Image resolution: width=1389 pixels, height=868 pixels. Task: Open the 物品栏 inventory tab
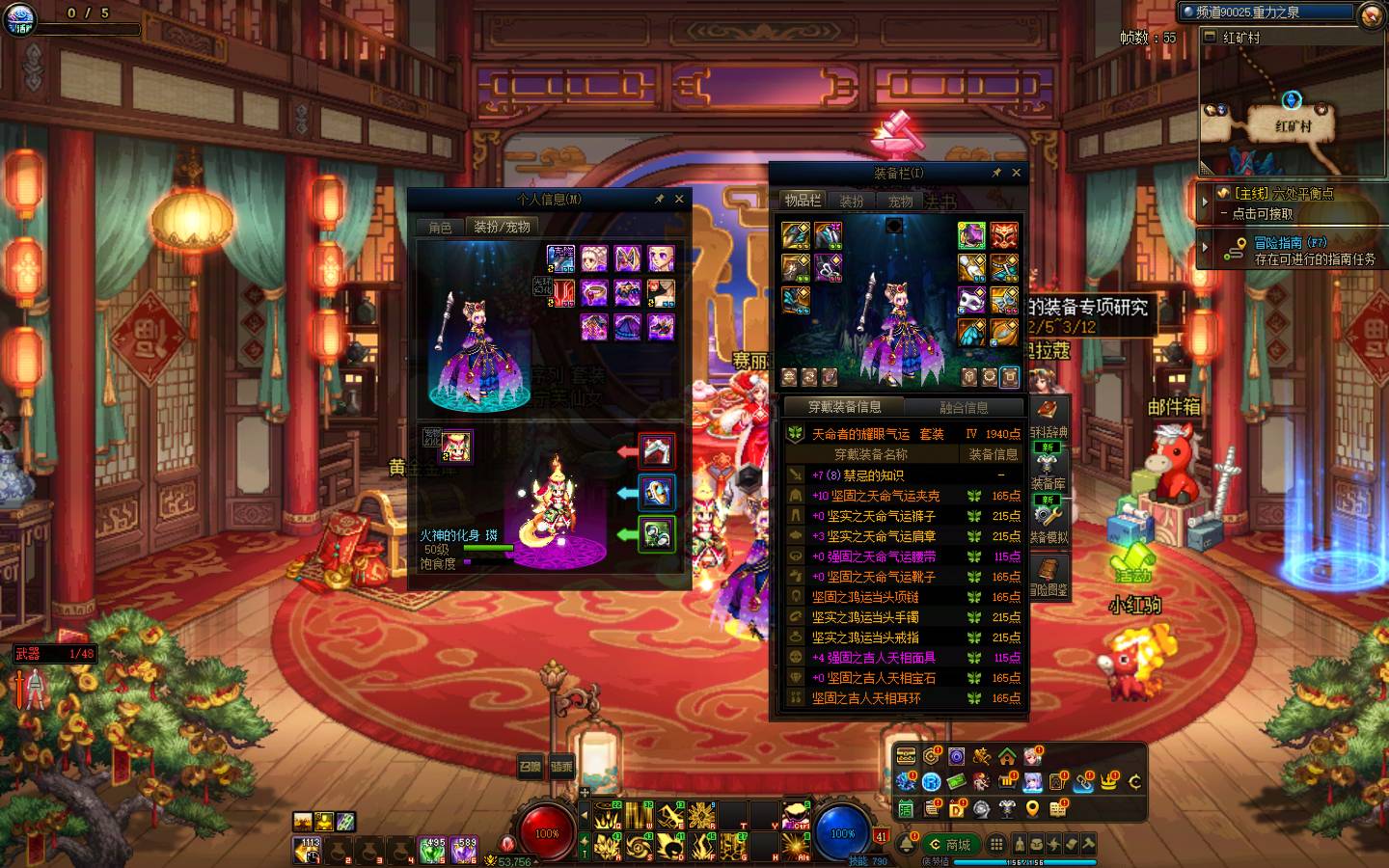pos(803,201)
